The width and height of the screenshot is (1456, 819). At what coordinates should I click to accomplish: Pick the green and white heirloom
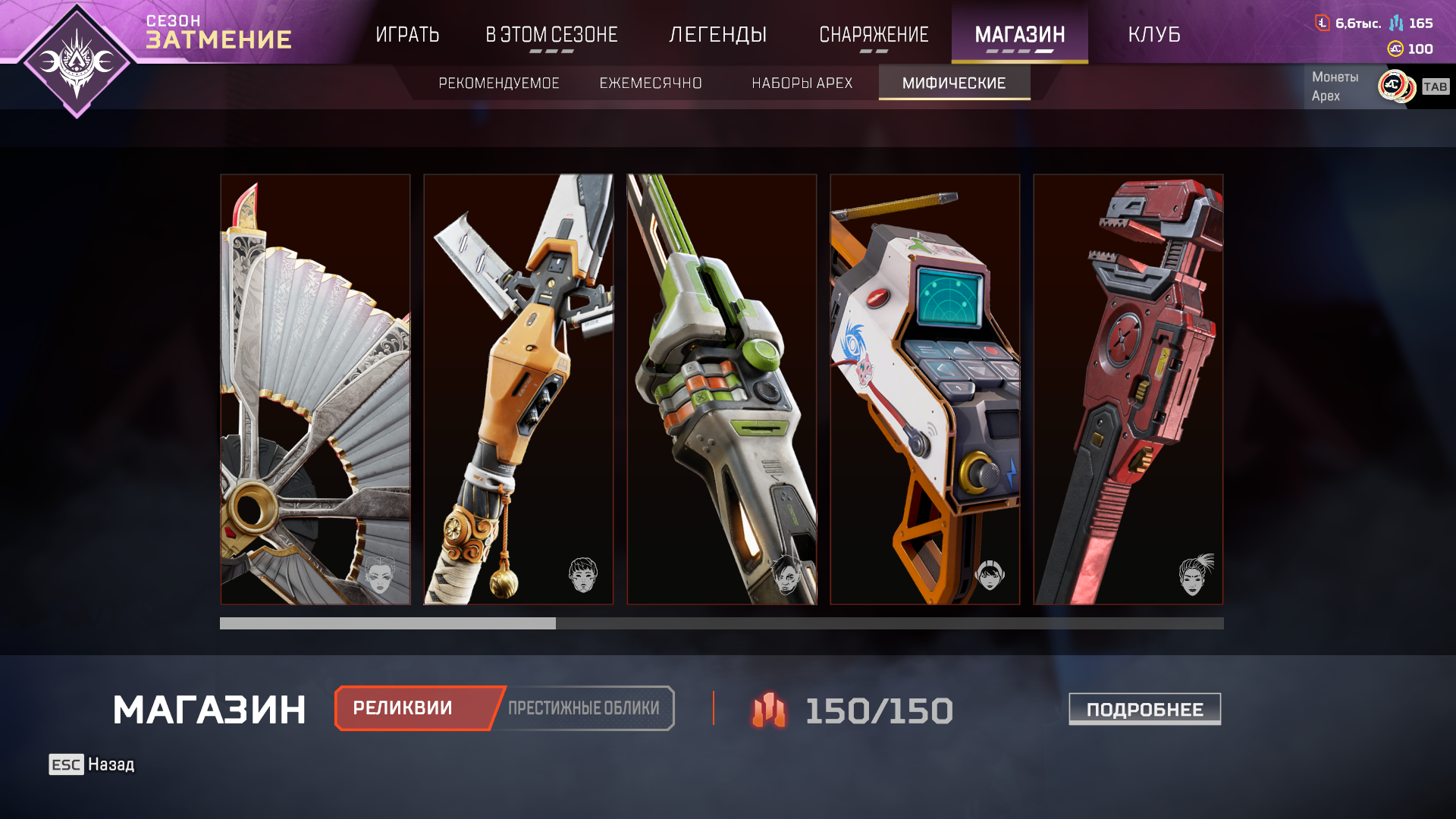click(x=722, y=389)
